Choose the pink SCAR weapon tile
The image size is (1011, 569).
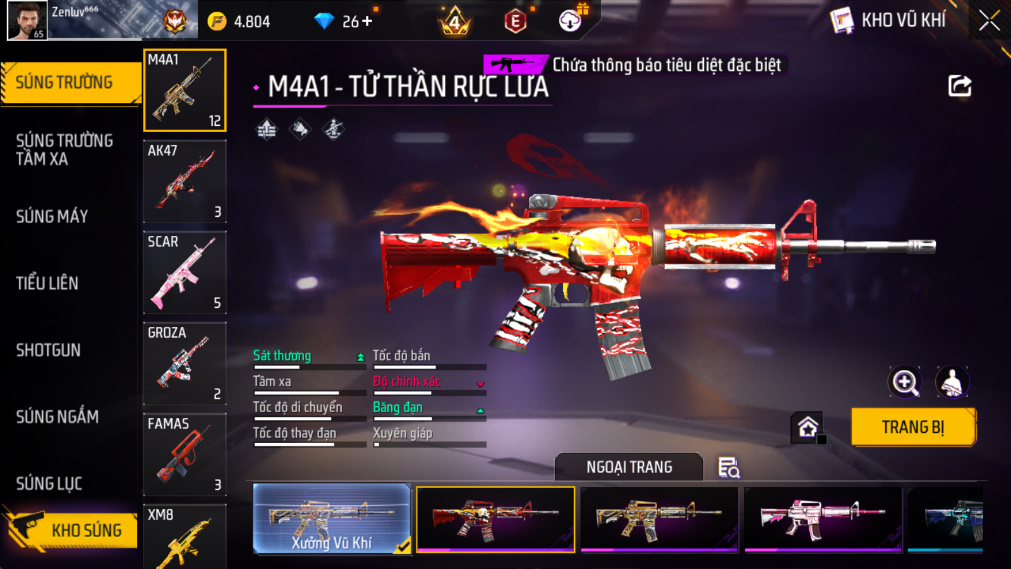click(185, 272)
